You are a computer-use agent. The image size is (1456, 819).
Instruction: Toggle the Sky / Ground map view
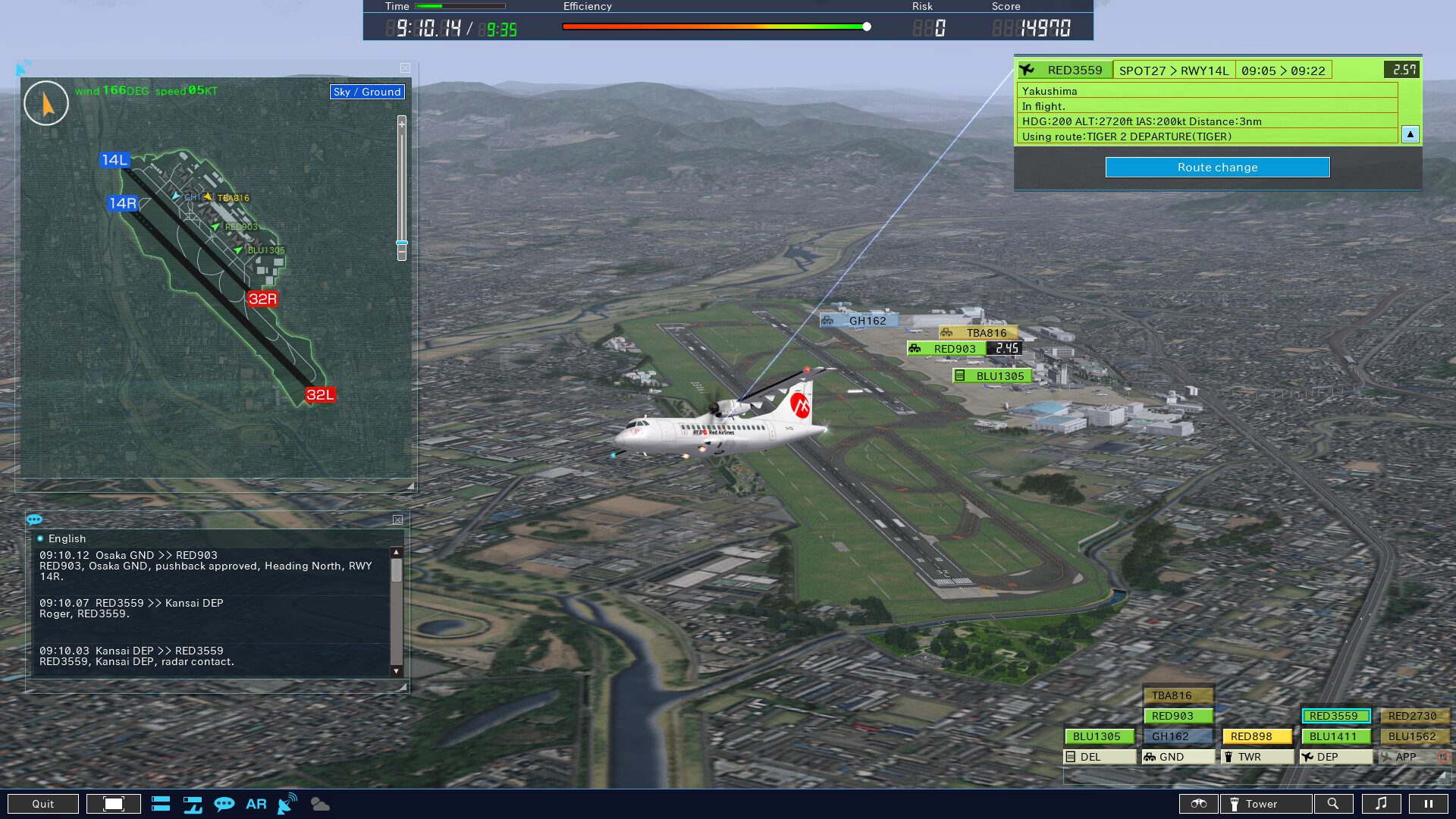[x=366, y=92]
